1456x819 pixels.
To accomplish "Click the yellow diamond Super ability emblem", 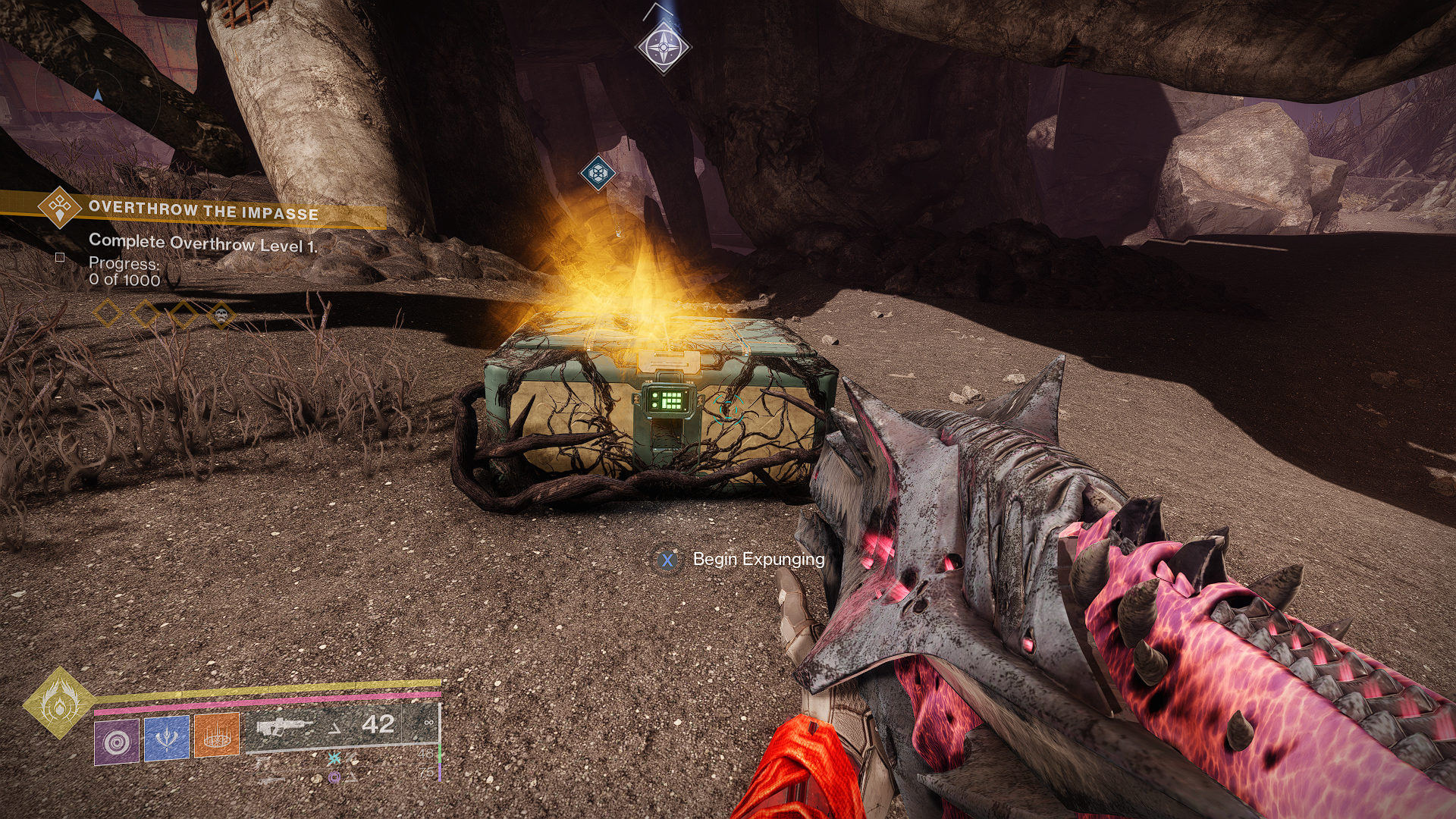I will coord(58,703).
